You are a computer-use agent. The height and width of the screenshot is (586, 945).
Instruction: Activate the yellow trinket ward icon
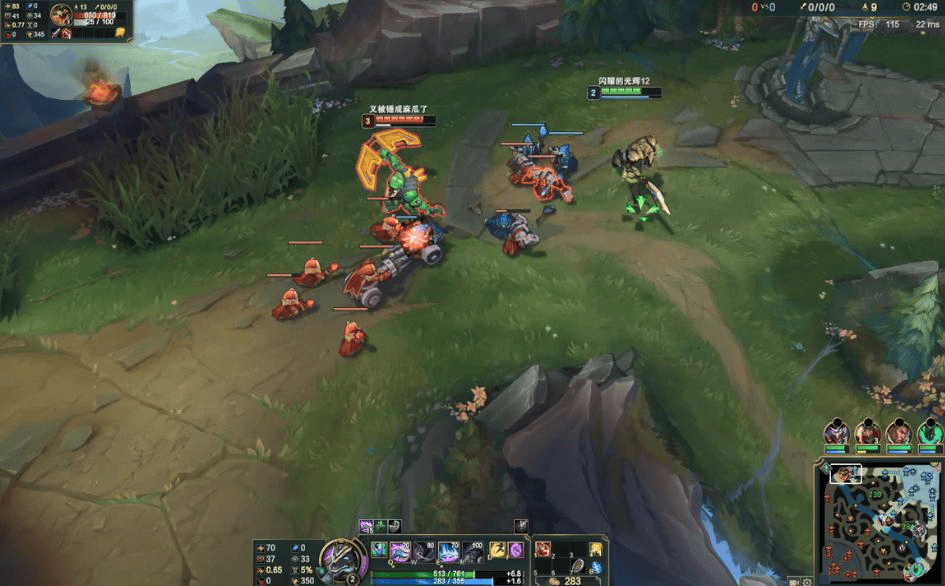pyautogui.click(x=596, y=549)
